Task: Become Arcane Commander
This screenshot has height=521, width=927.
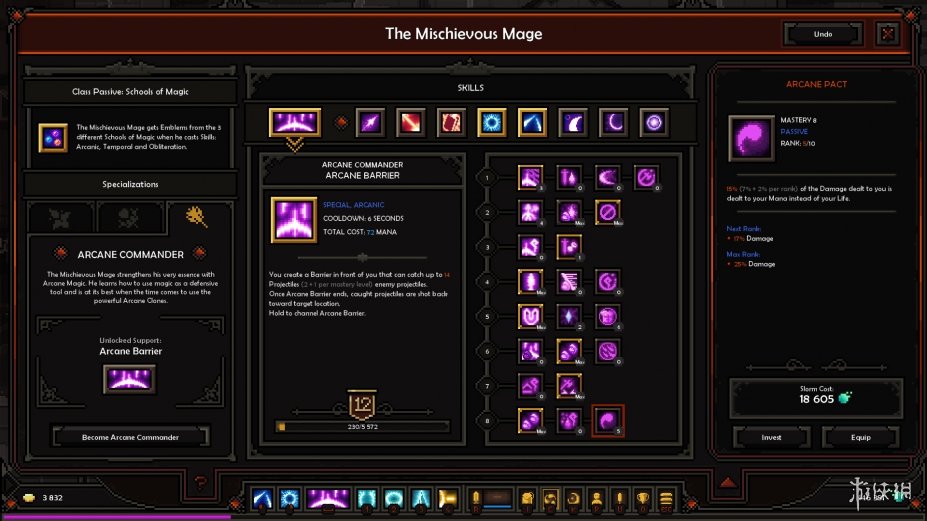Action: tap(131, 437)
